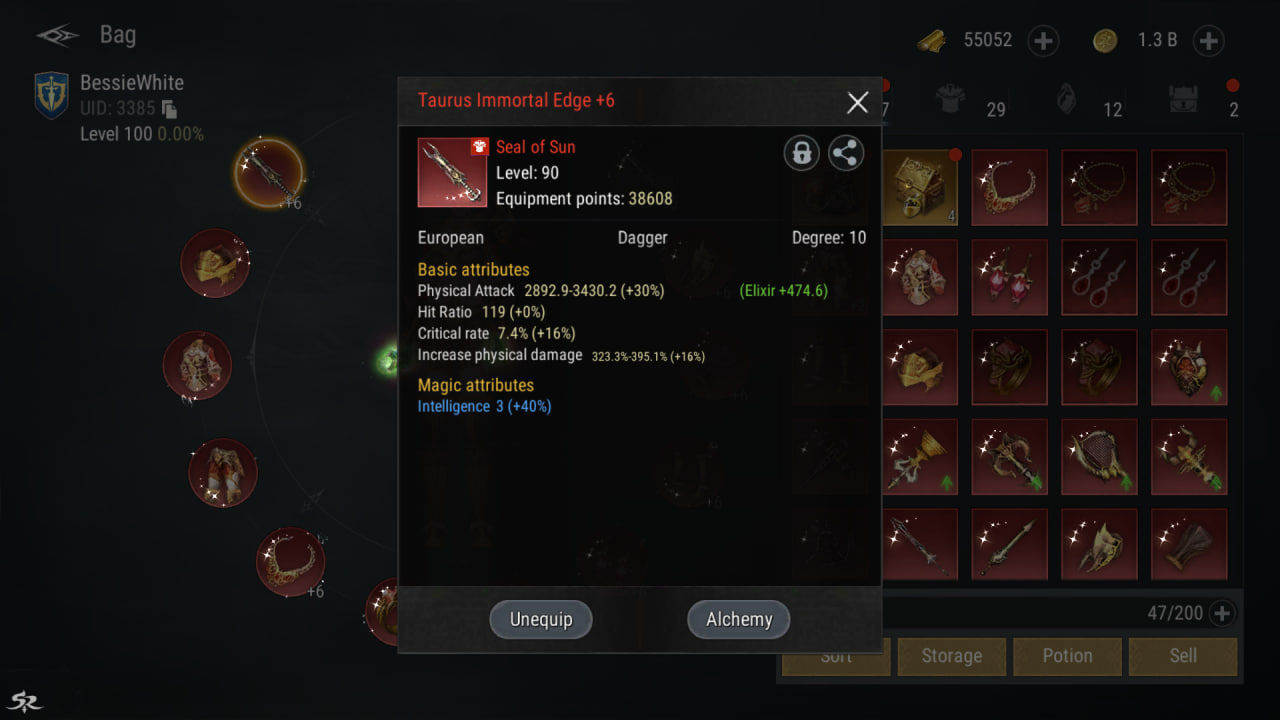
Task: Select the equipped dagger slot with gold ring
Action: 269,172
